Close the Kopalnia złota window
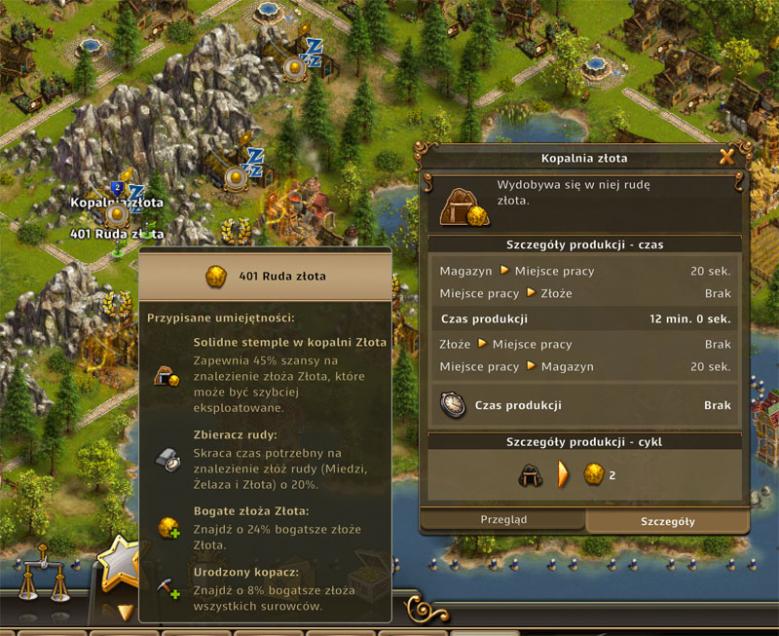This screenshot has height=636, width=779. click(x=726, y=156)
